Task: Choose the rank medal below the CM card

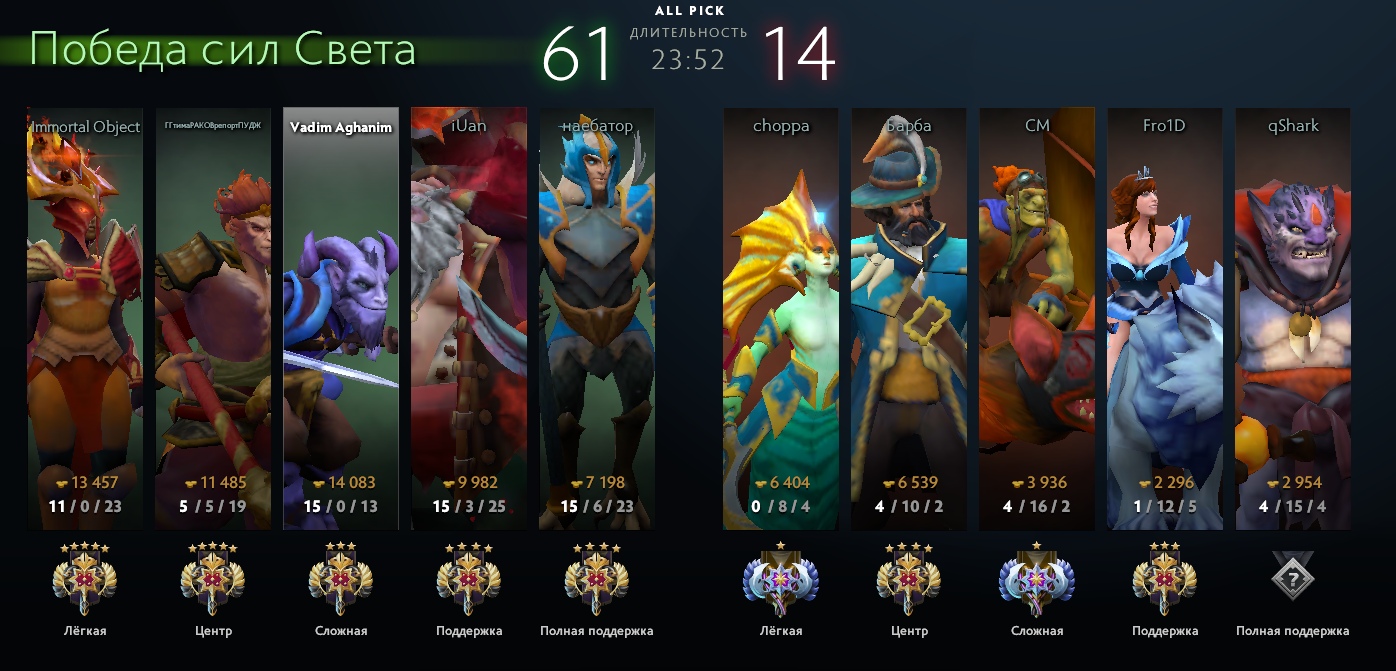Action: 1037,579
